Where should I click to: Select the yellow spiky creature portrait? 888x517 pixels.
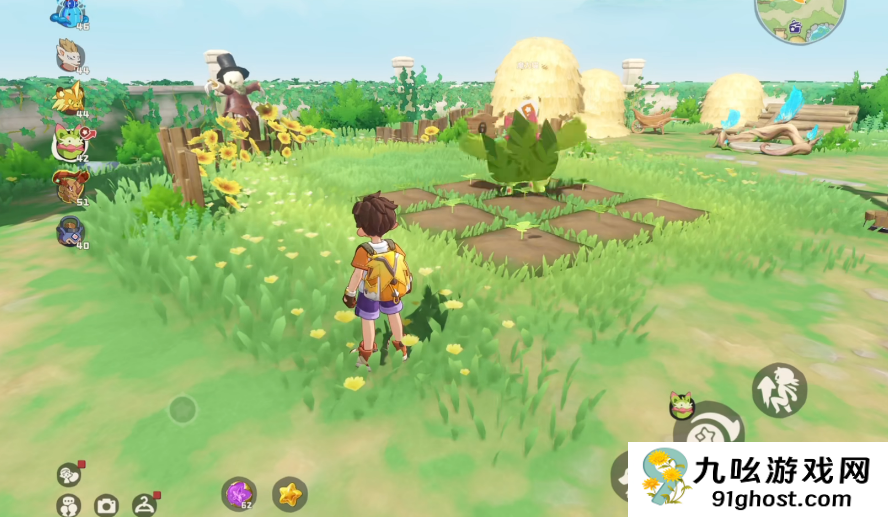69,97
